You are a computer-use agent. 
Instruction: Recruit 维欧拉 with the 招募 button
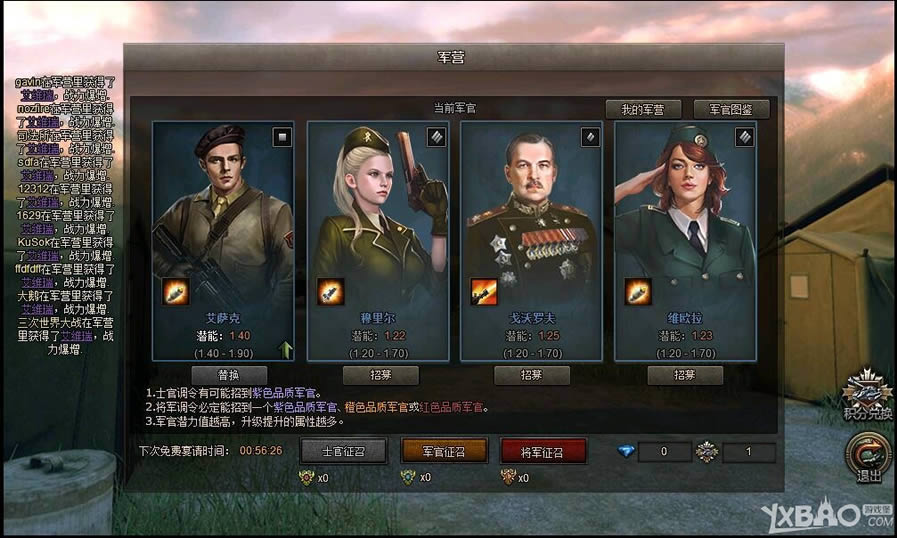[x=684, y=375]
